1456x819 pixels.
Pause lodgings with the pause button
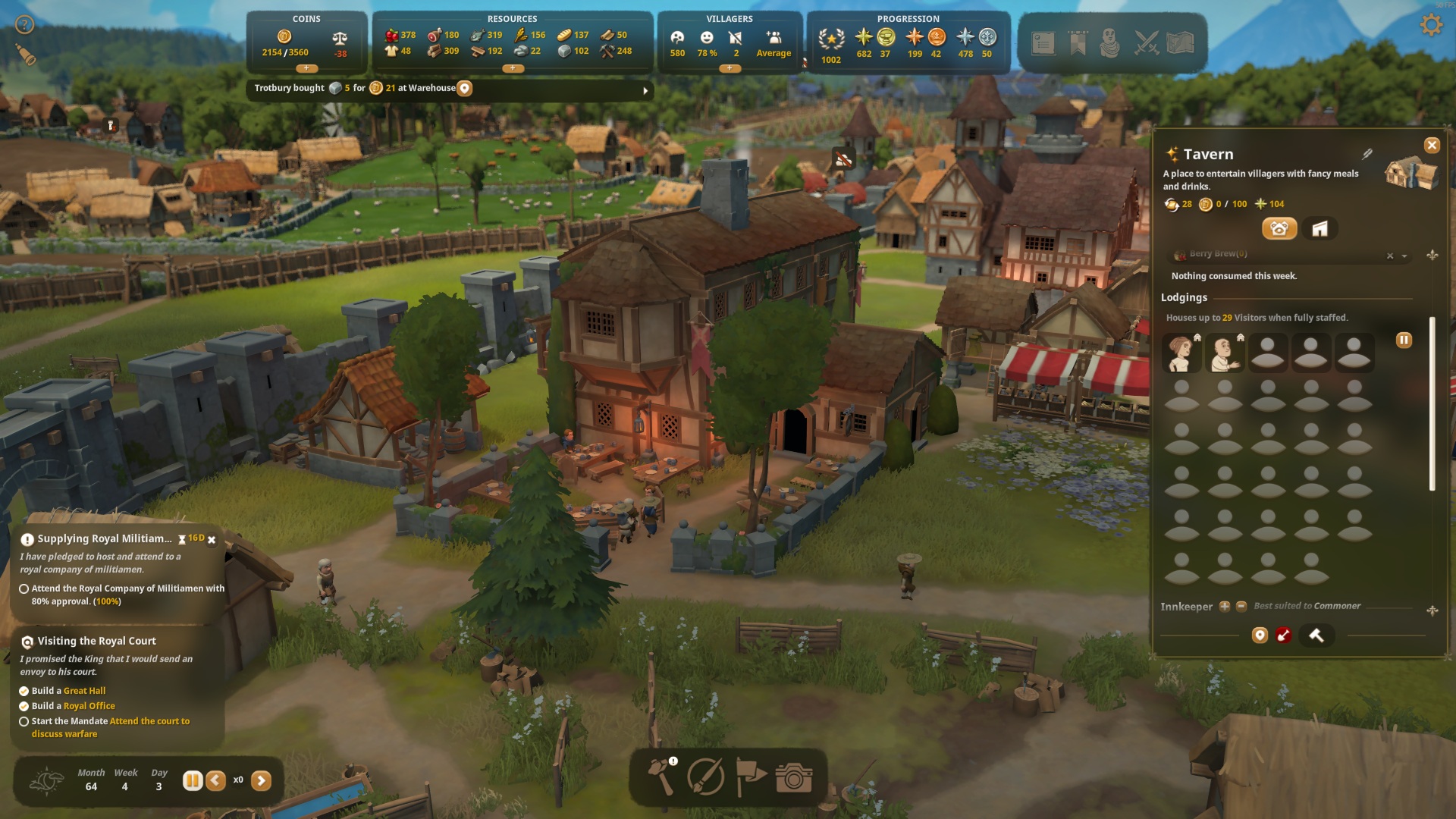[1404, 340]
